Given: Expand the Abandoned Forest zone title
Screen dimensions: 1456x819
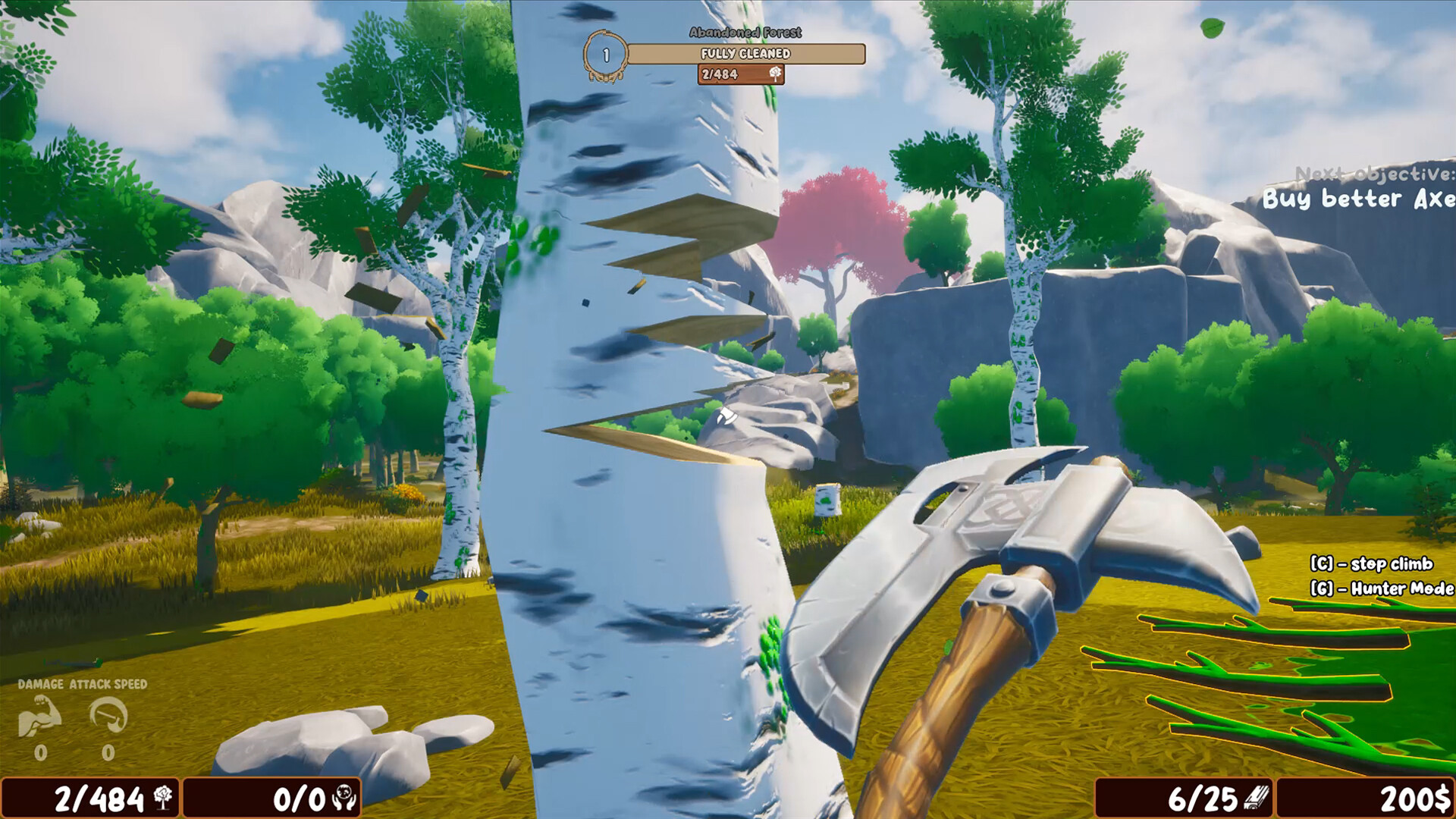Looking at the screenshot, I should click(x=747, y=33).
